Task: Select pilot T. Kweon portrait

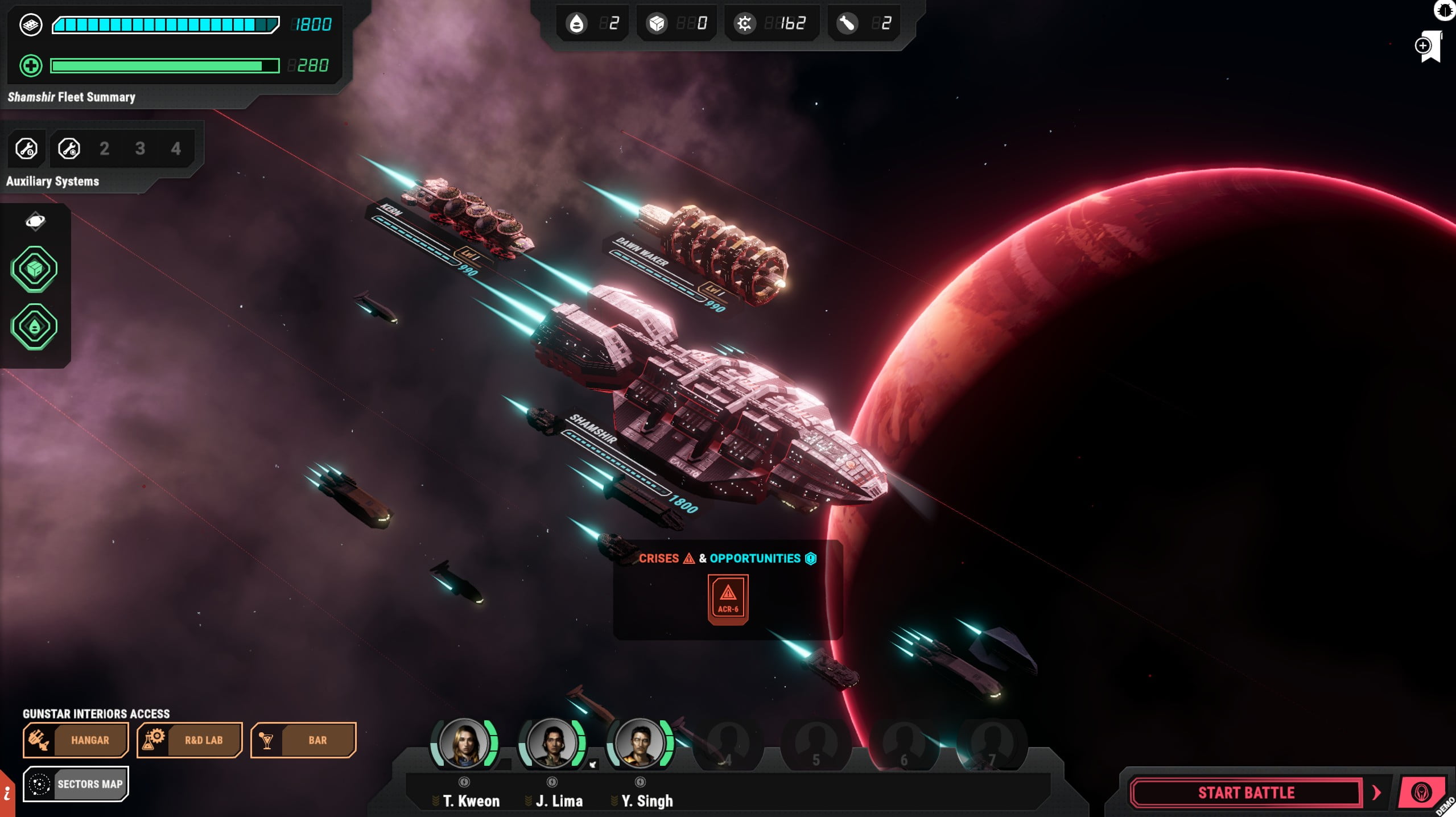Action: point(464,742)
